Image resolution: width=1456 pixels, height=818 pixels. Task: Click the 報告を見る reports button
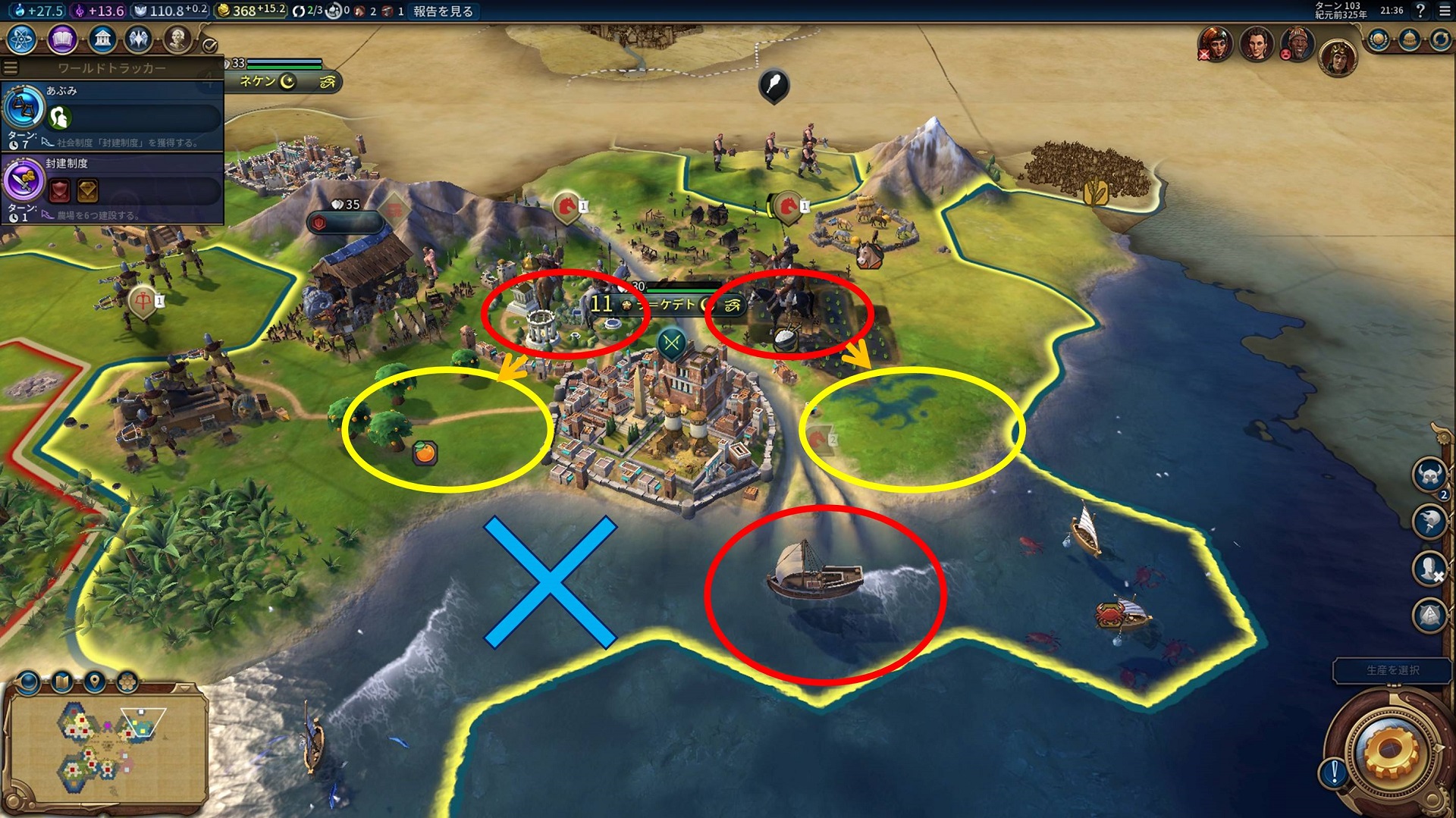[x=444, y=11]
